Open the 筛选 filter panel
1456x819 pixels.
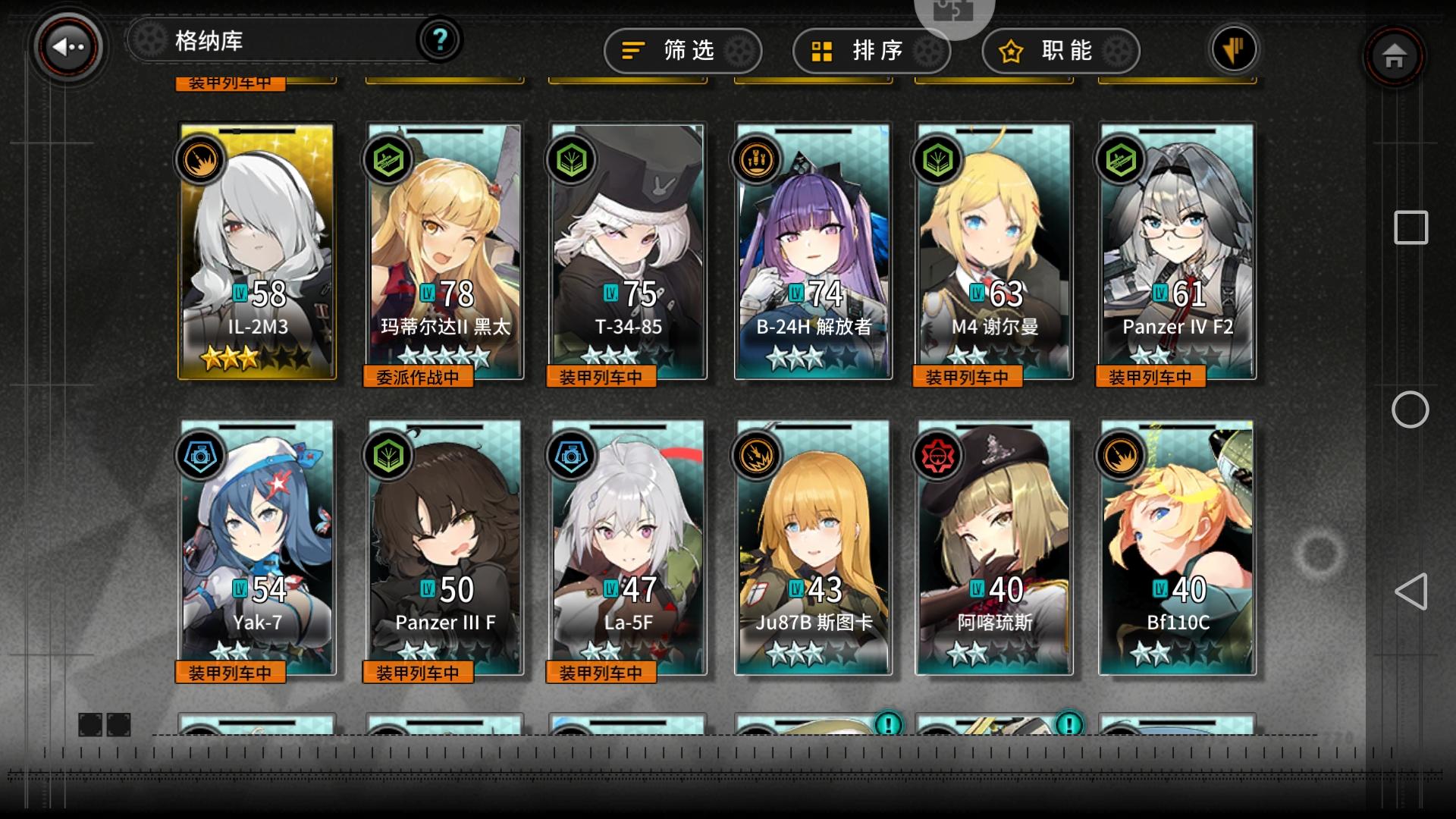tap(681, 50)
